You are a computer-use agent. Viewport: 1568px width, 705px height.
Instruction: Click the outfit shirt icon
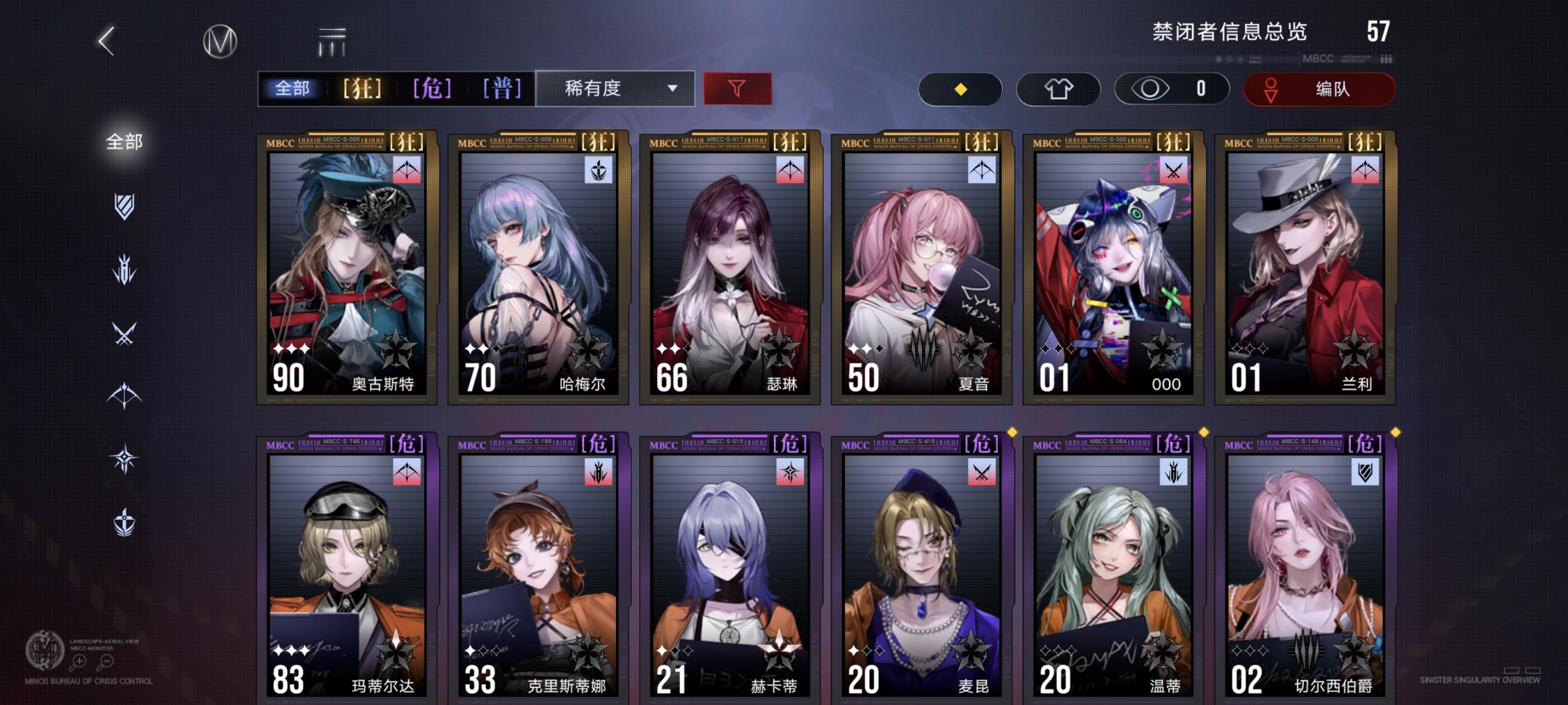(x=1059, y=88)
